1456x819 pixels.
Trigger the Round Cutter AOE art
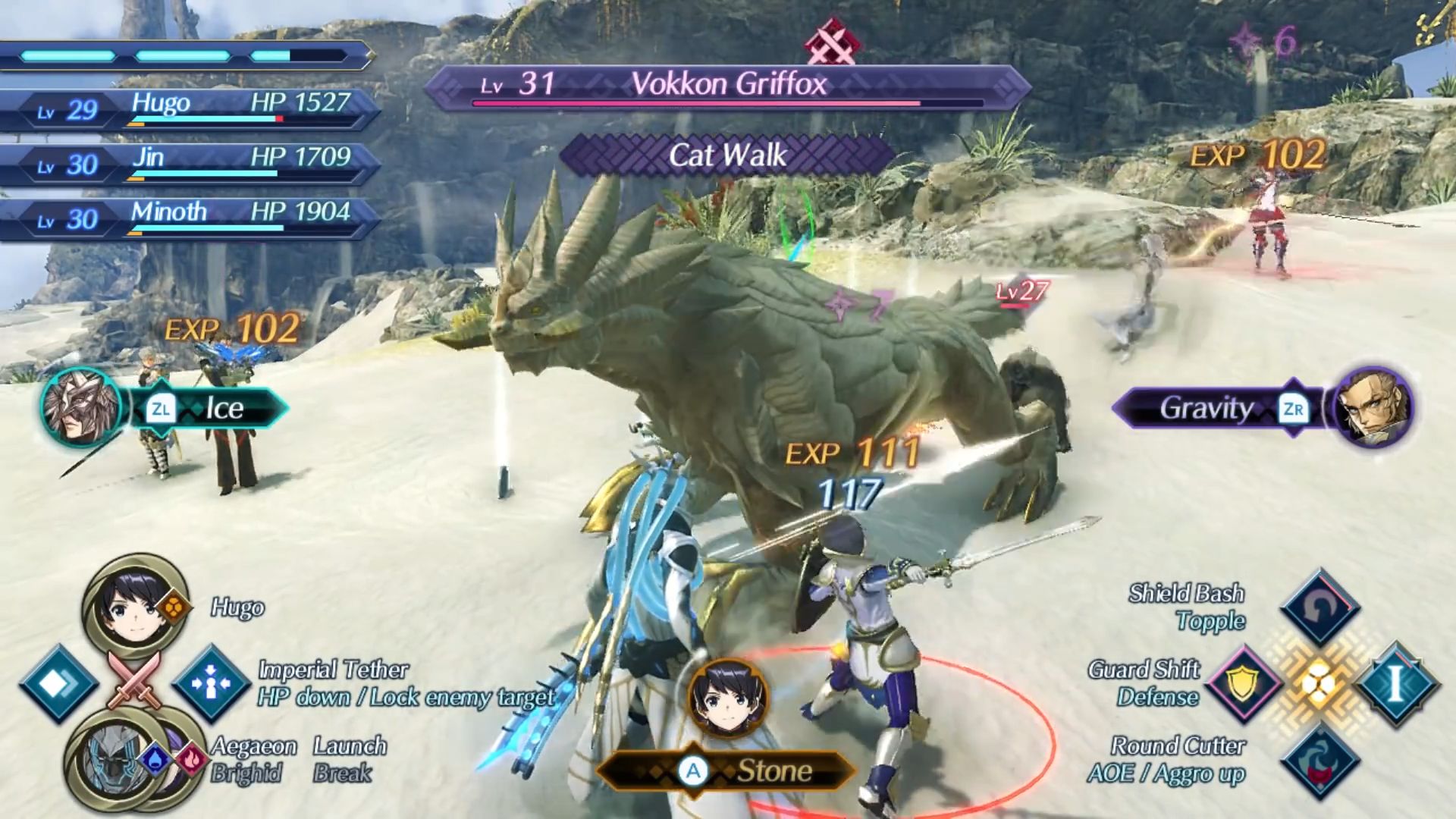1319,760
